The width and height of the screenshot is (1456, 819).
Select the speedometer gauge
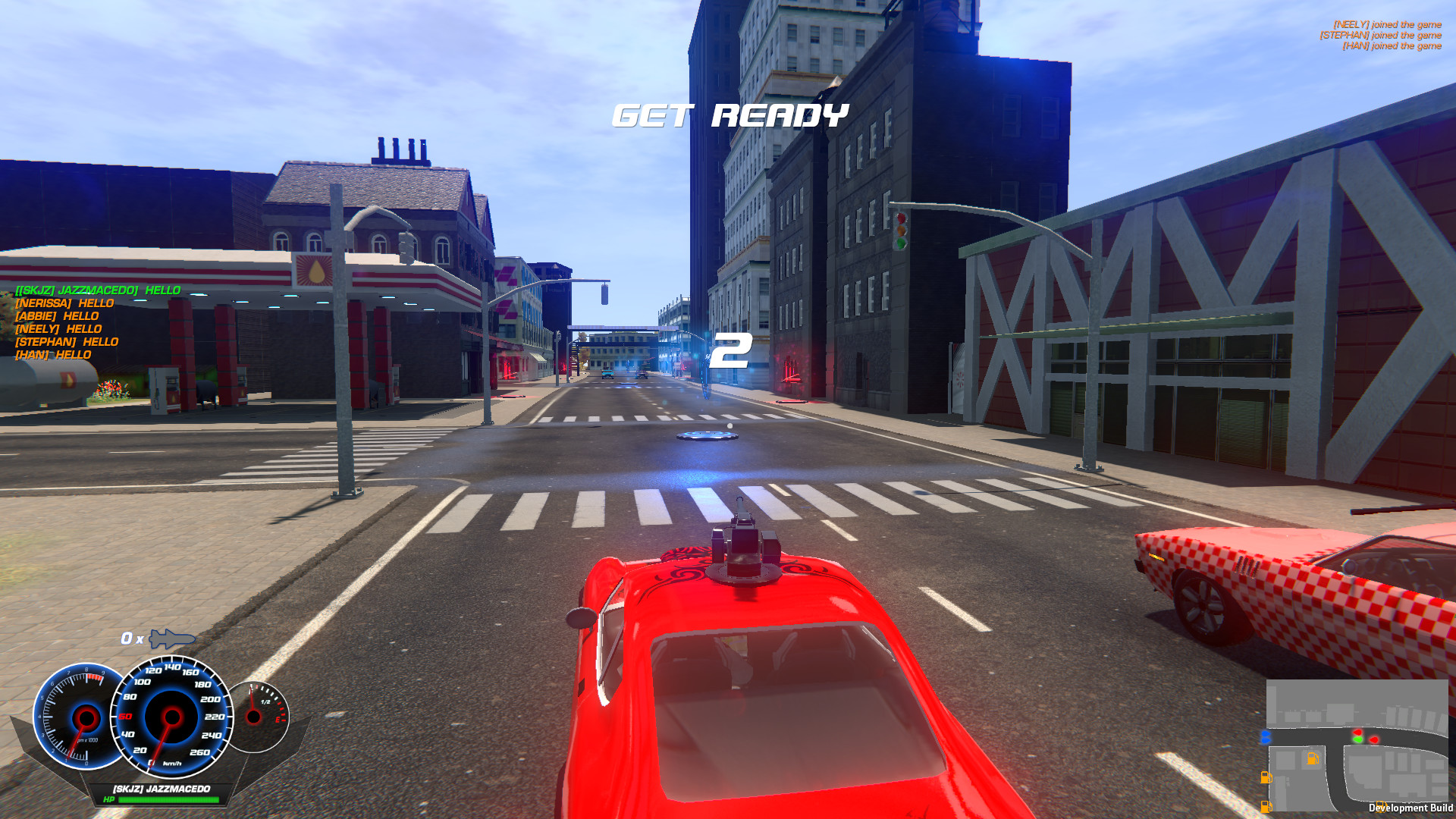(x=171, y=717)
